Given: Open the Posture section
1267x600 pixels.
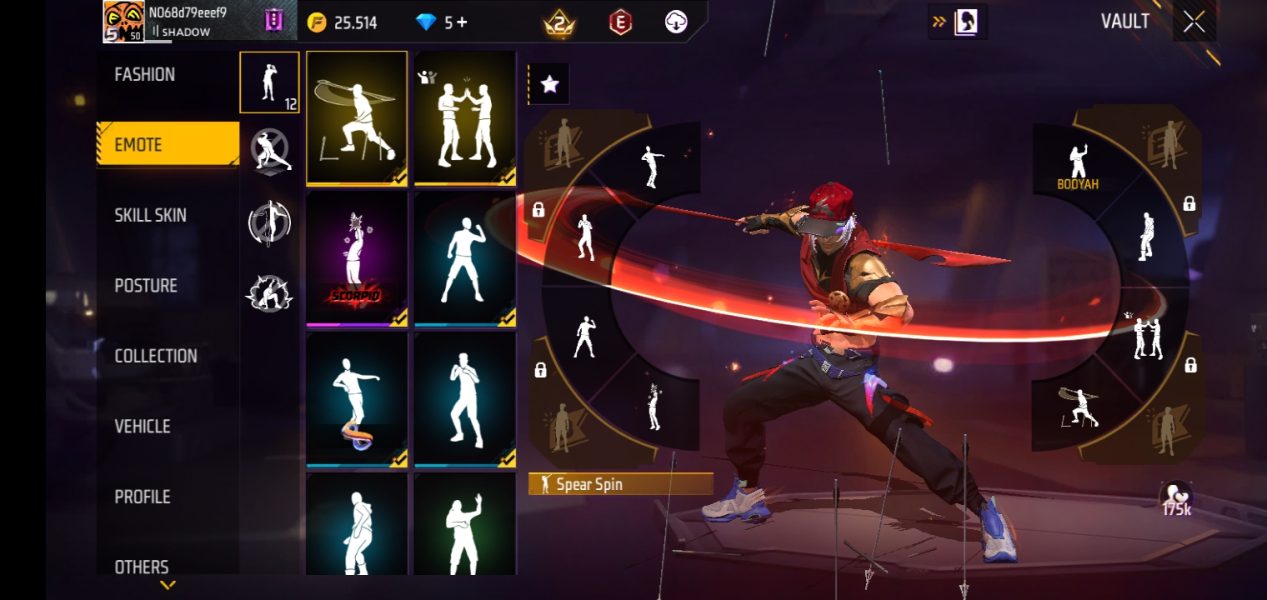Looking at the screenshot, I should tap(146, 286).
